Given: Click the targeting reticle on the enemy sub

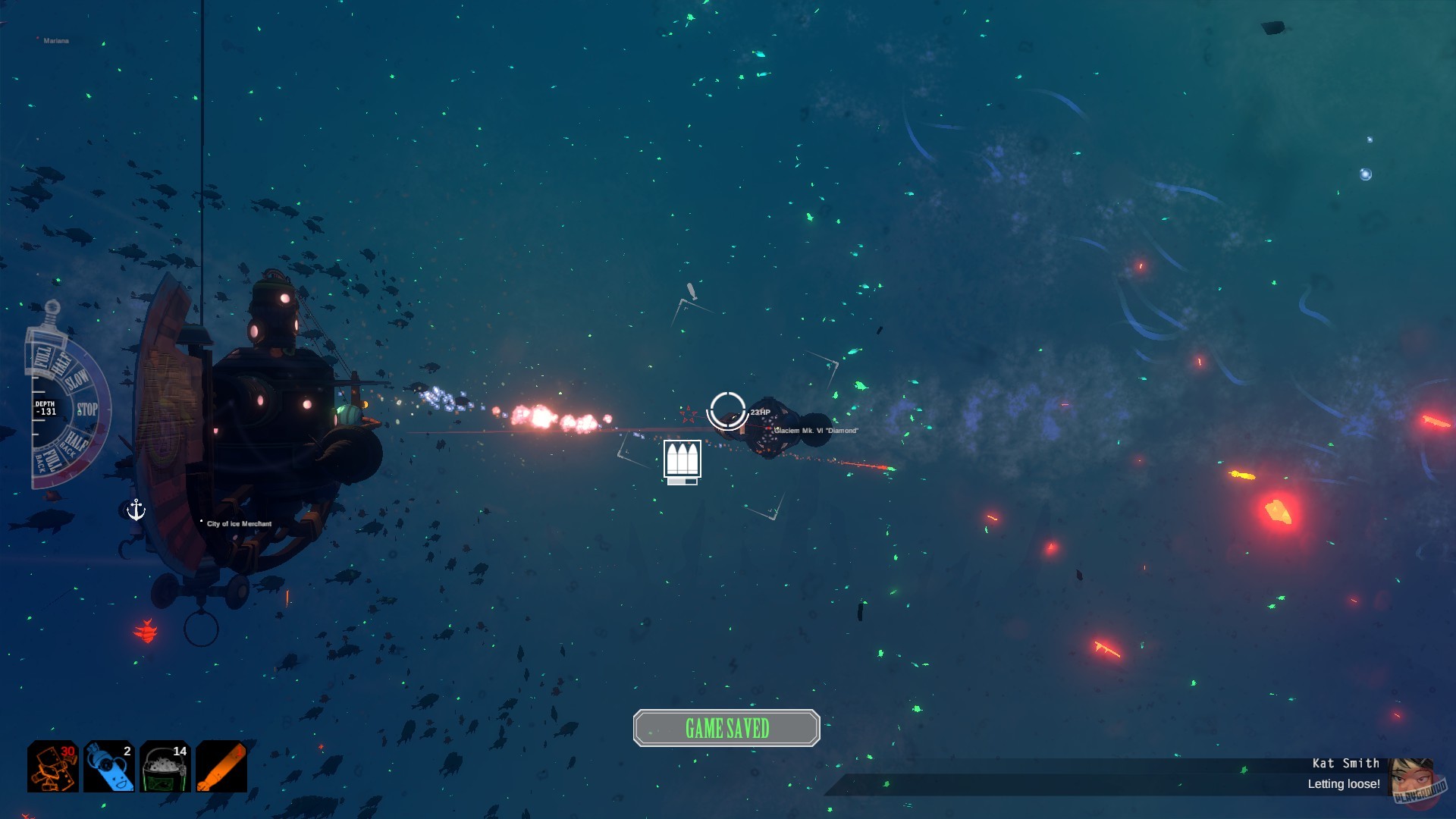Looking at the screenshot, I should click(726, 410).
